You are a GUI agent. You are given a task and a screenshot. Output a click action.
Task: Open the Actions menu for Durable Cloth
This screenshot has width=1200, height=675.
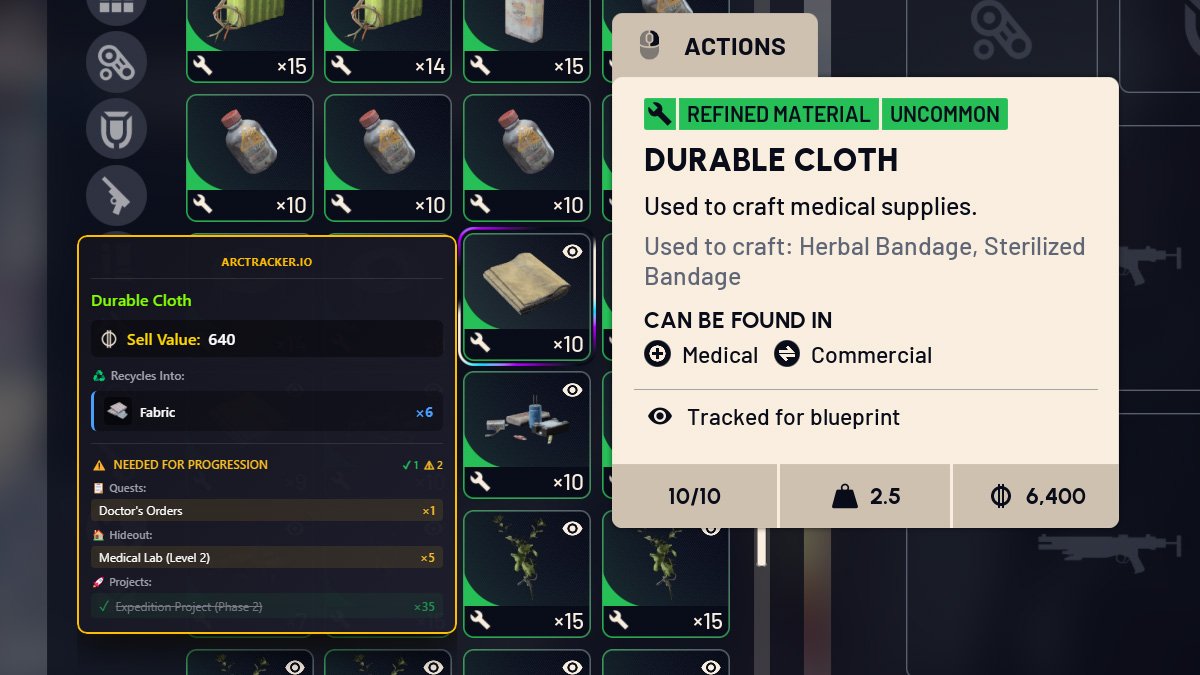[714, 46]
